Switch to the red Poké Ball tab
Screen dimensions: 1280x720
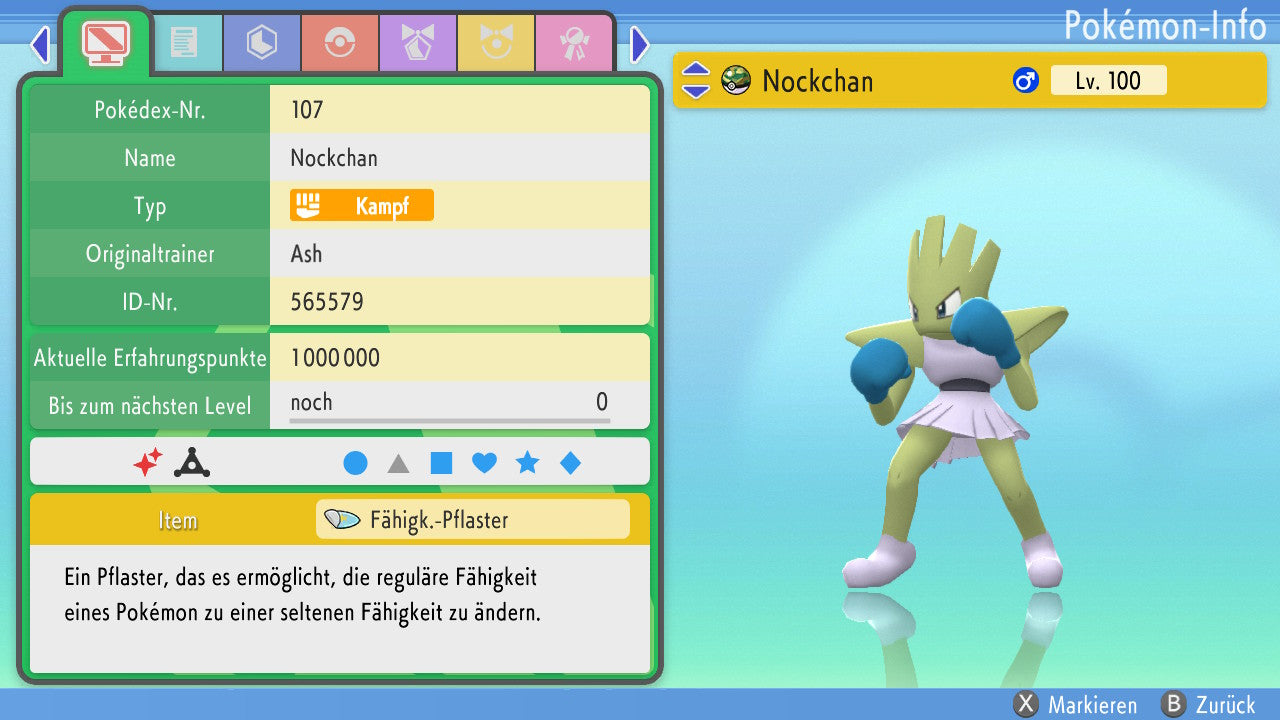(340, 43)
